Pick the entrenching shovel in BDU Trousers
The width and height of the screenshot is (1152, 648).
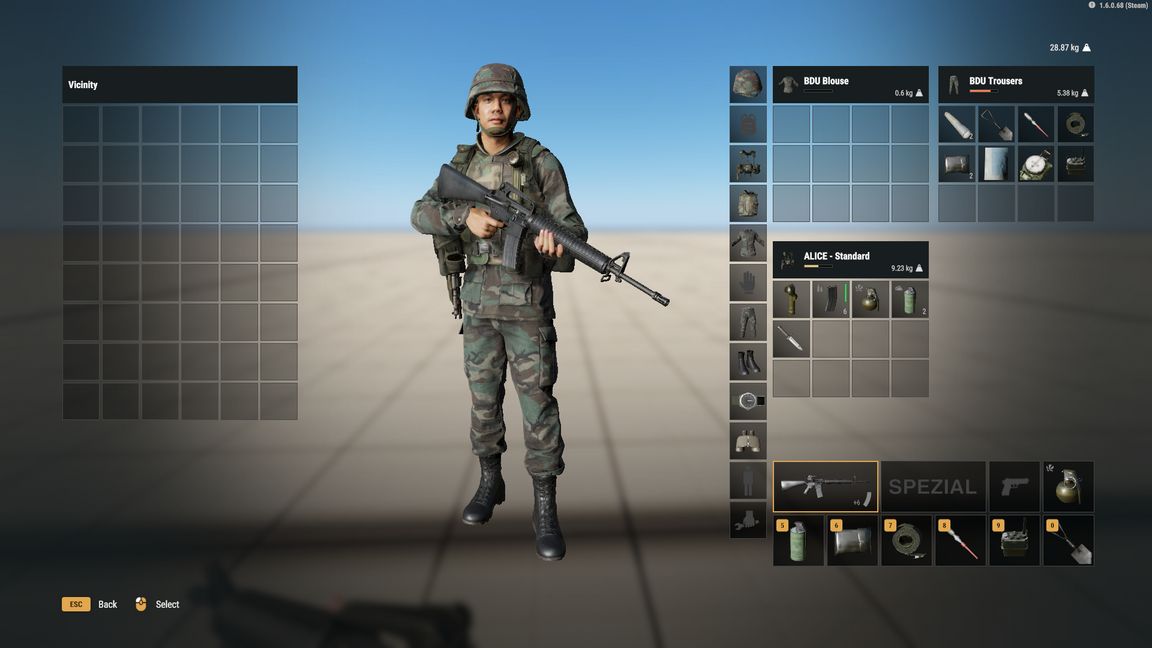[x=996, y=124]
